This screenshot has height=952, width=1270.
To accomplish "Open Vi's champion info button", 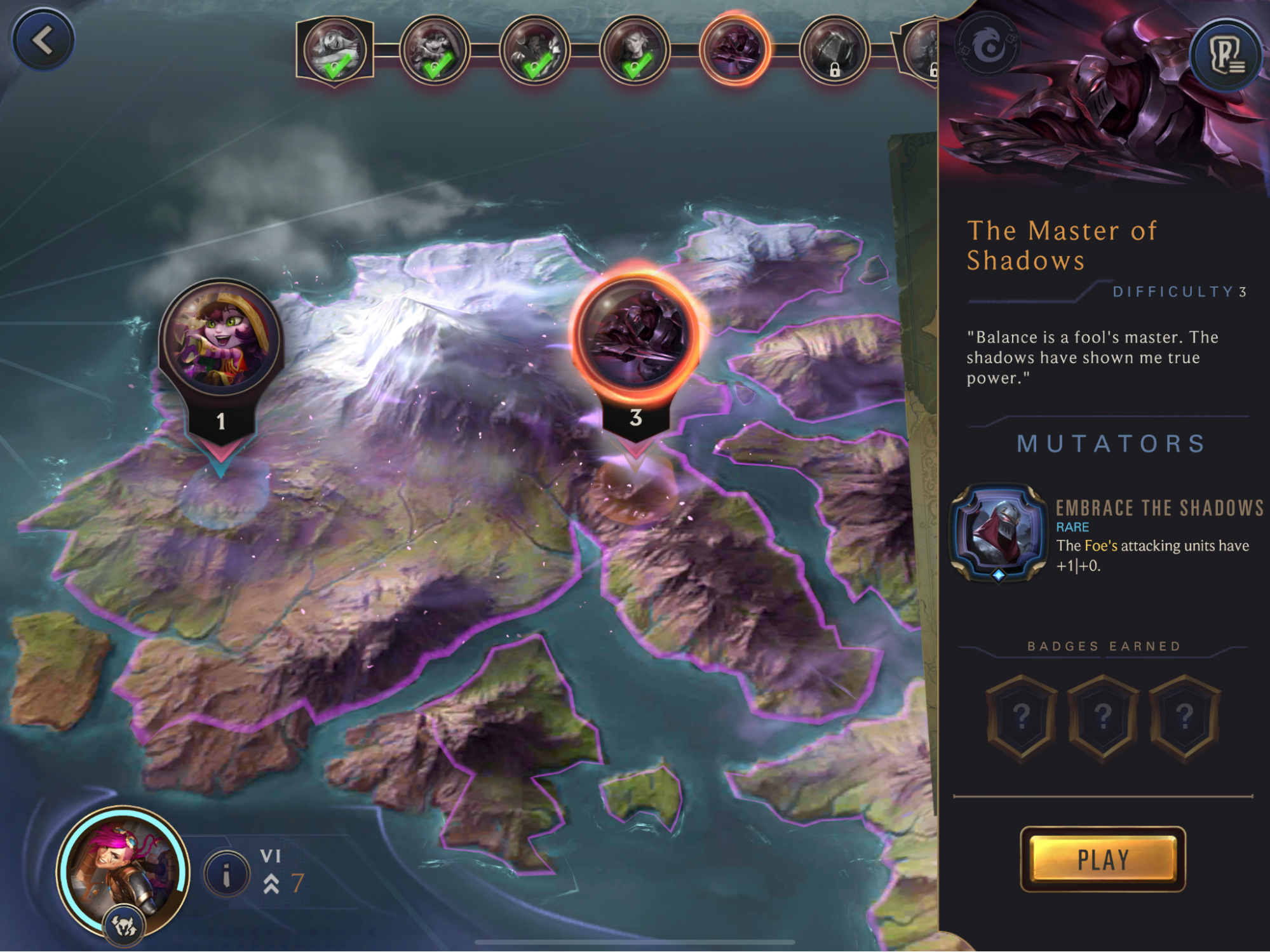I will pyautogui.click(x=226, y=875).
